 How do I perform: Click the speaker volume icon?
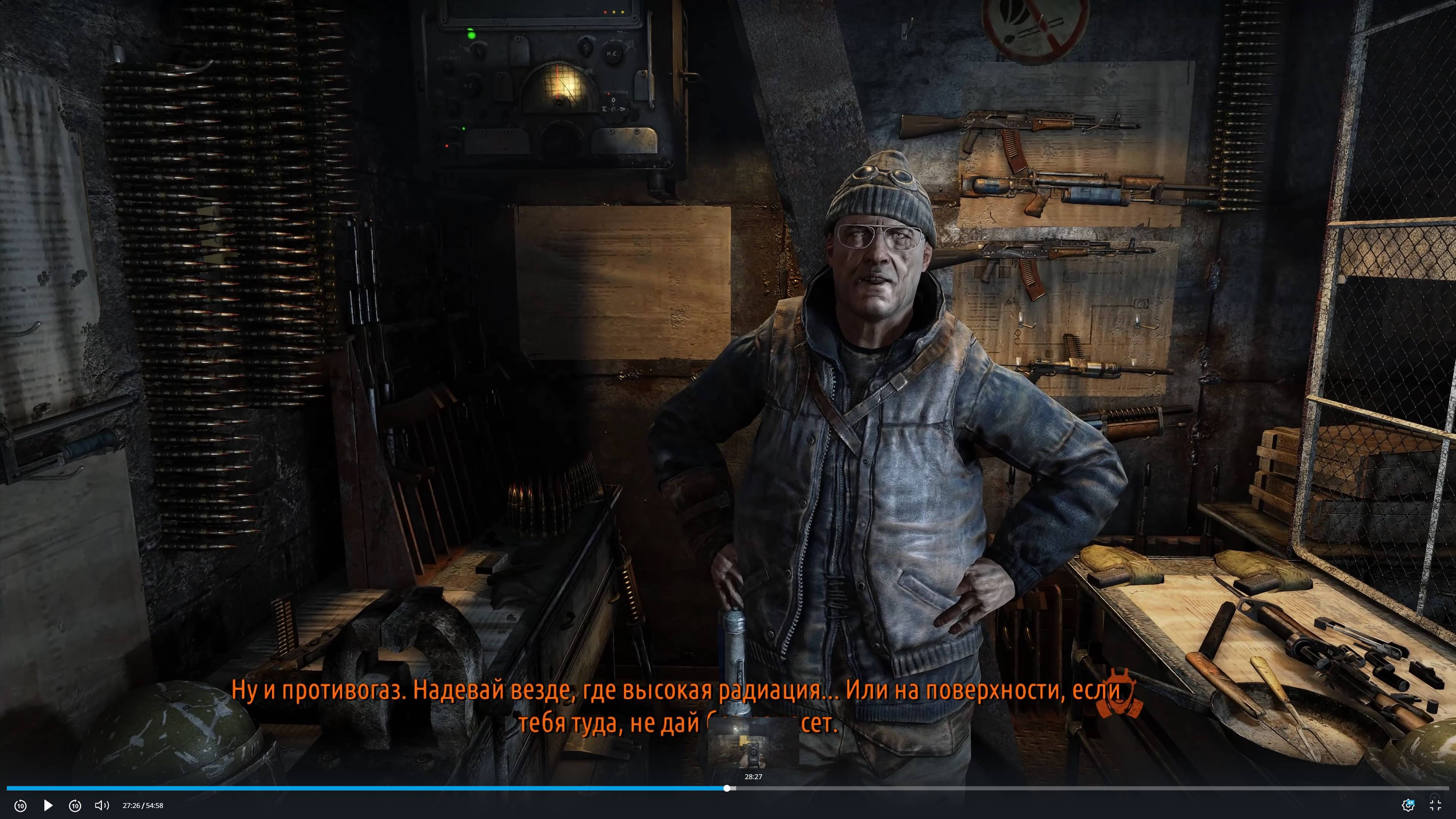tap(101, 805)
